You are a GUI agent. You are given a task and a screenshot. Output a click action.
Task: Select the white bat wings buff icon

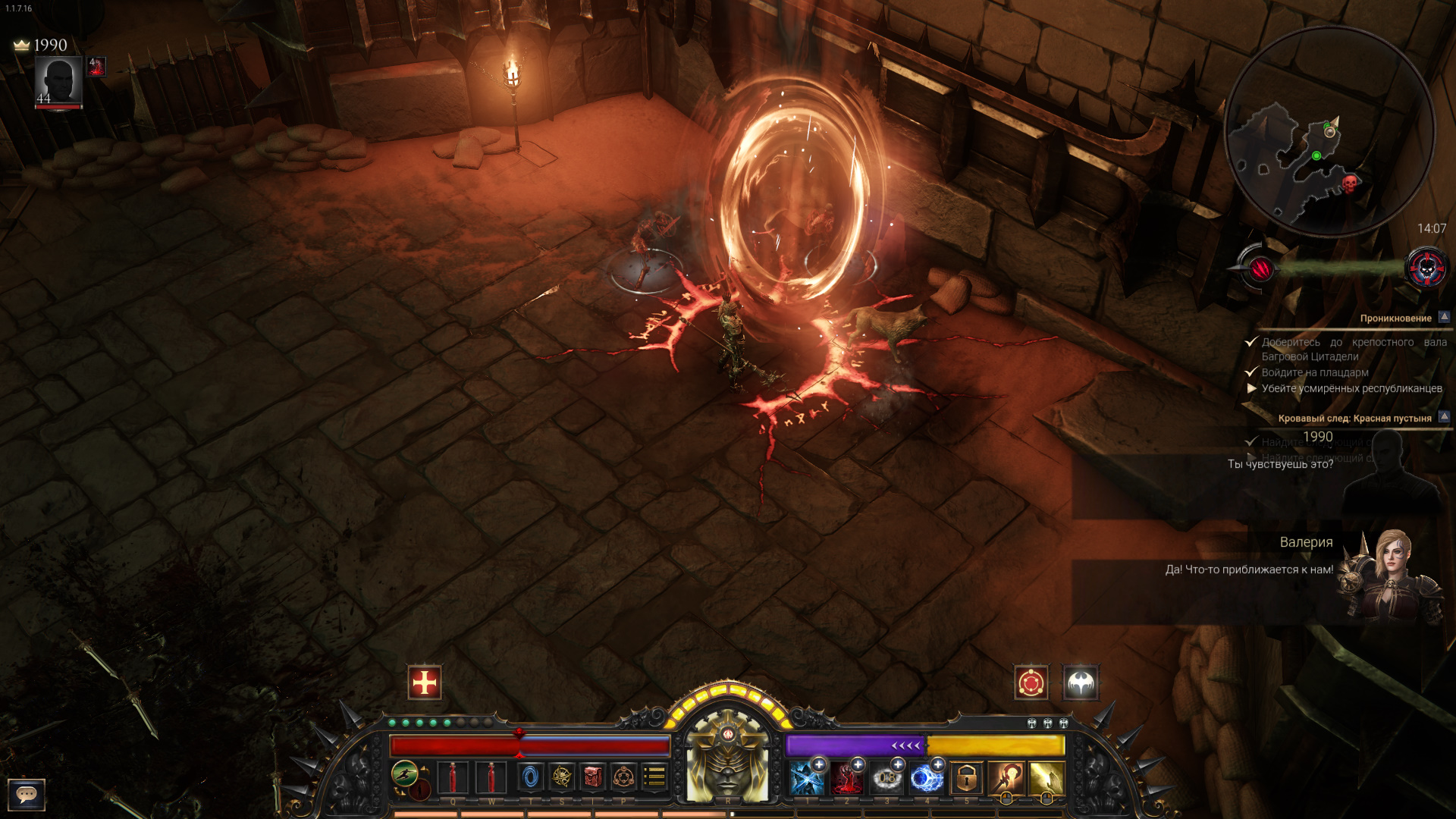point(1081,683)
